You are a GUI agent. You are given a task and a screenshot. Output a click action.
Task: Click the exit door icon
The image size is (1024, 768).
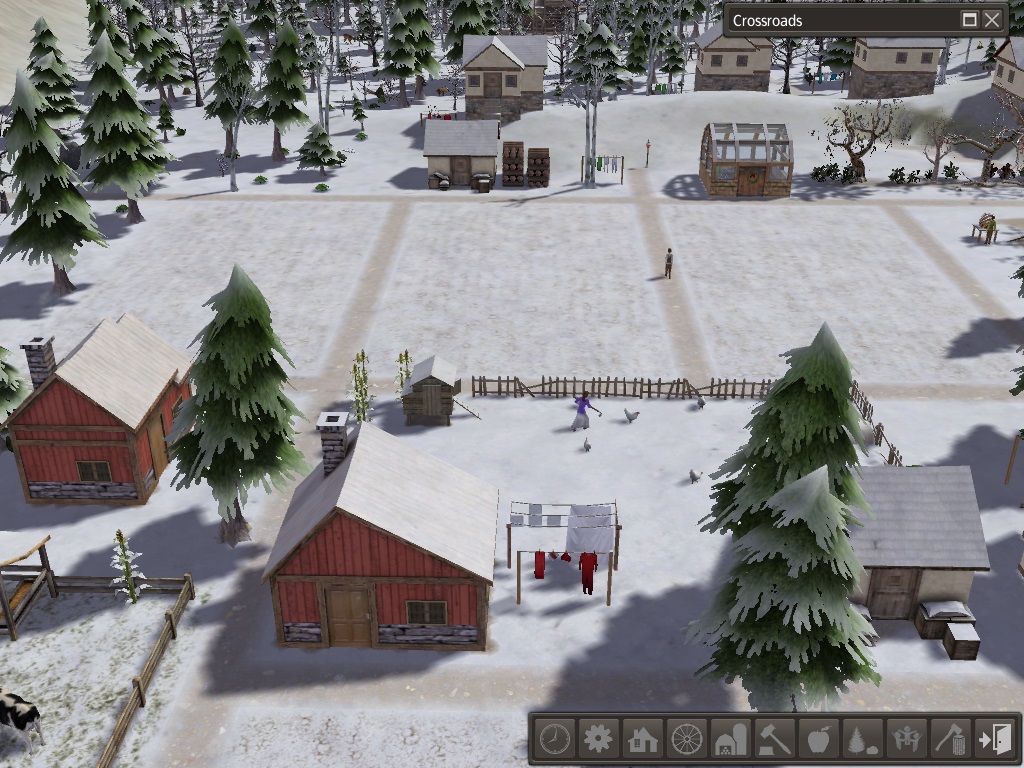(994, 740)
